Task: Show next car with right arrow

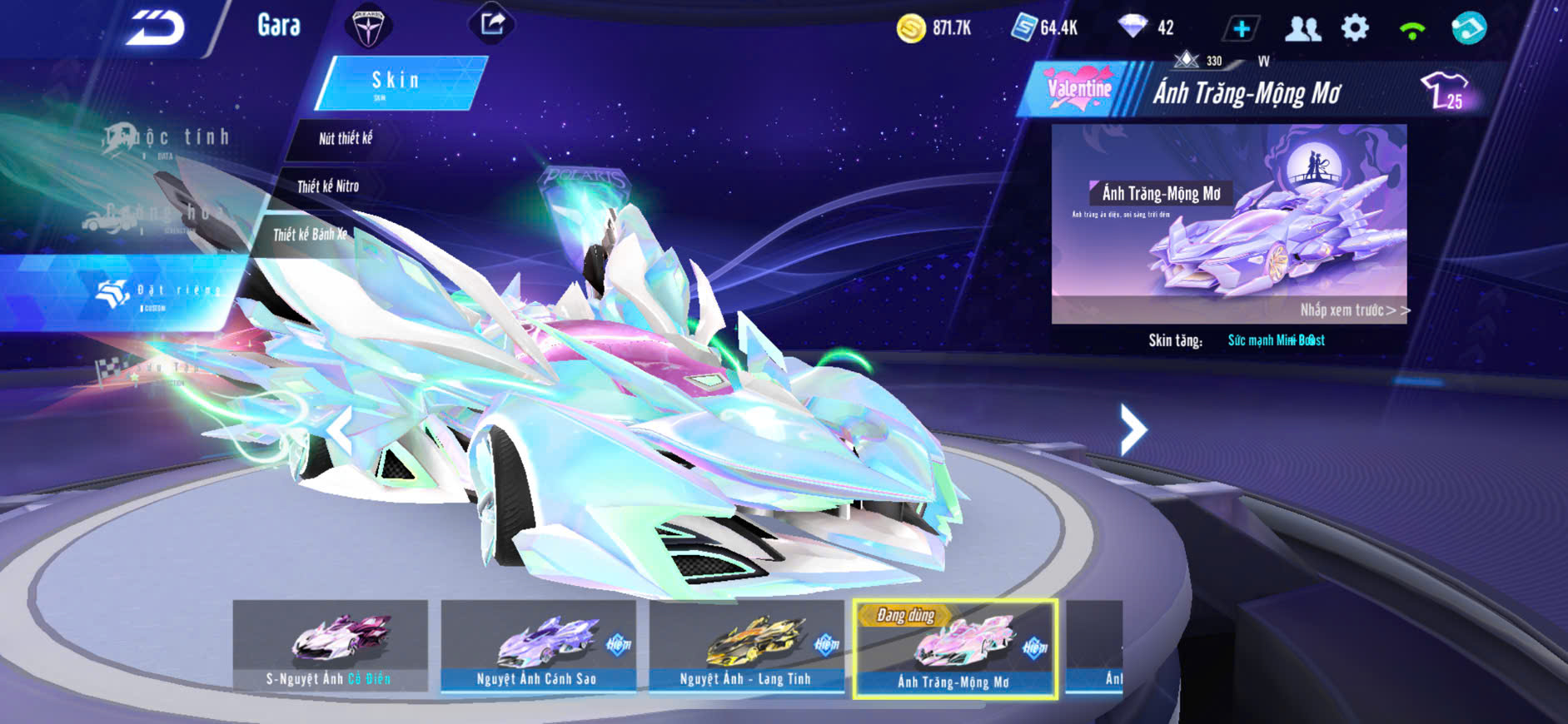Action: (x=1132, y=429)
